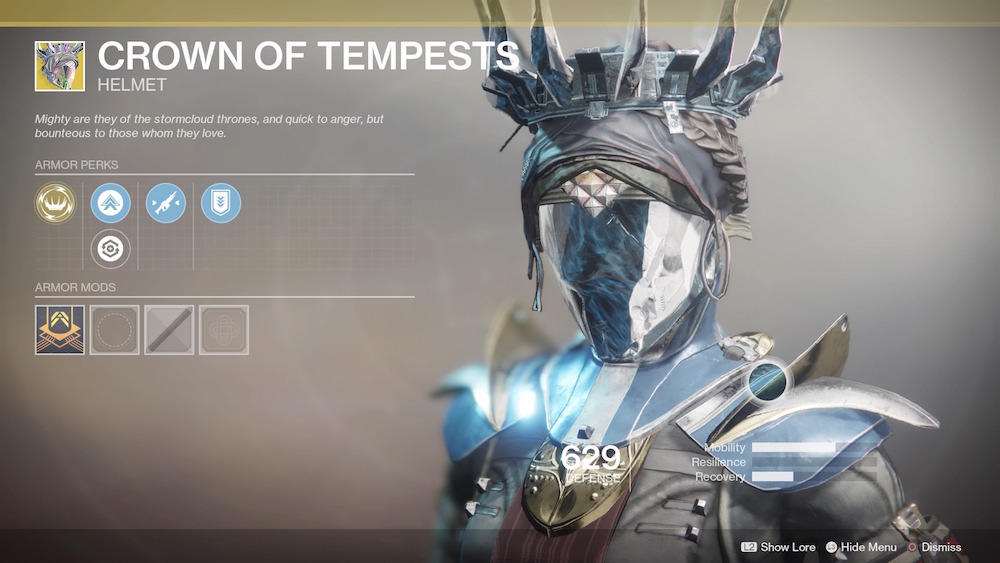Screen dimensions: 1000x563
Task: Select the white circular arrows perk
Action: (x=111, y=248)
